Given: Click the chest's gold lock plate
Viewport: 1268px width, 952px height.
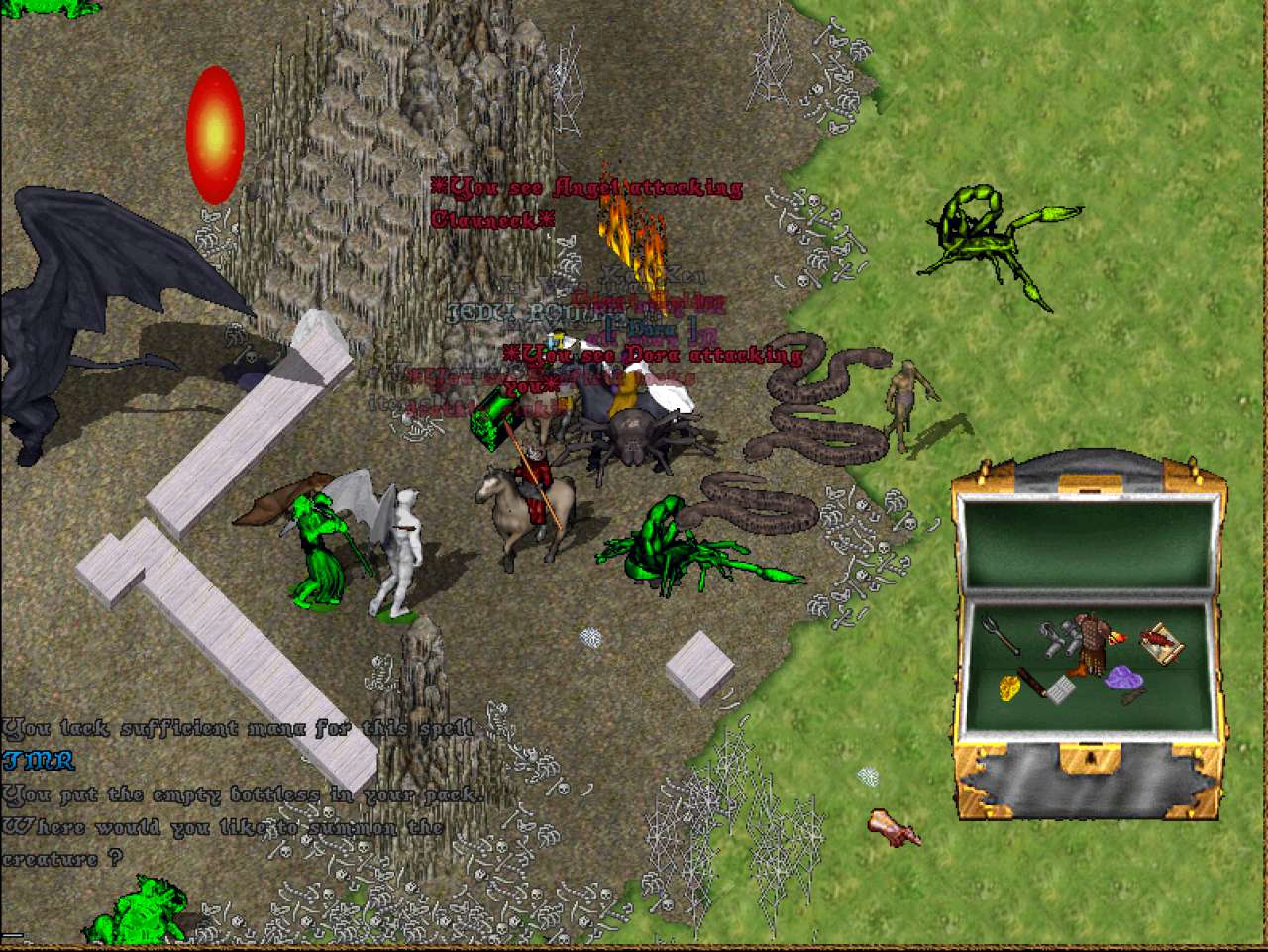Looking at the screenshot, I should 1089,759.
